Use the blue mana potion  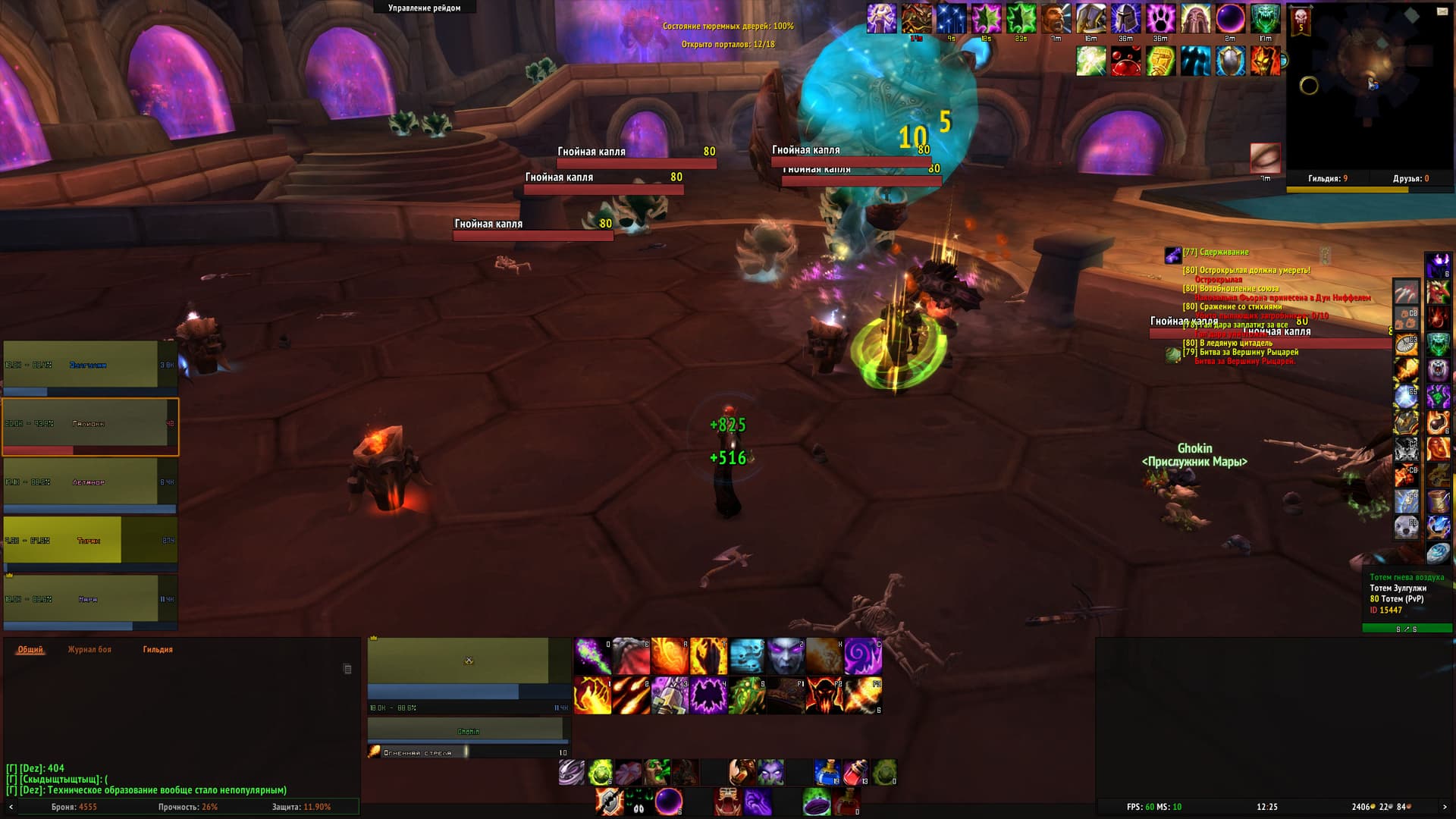pos(827,773)
